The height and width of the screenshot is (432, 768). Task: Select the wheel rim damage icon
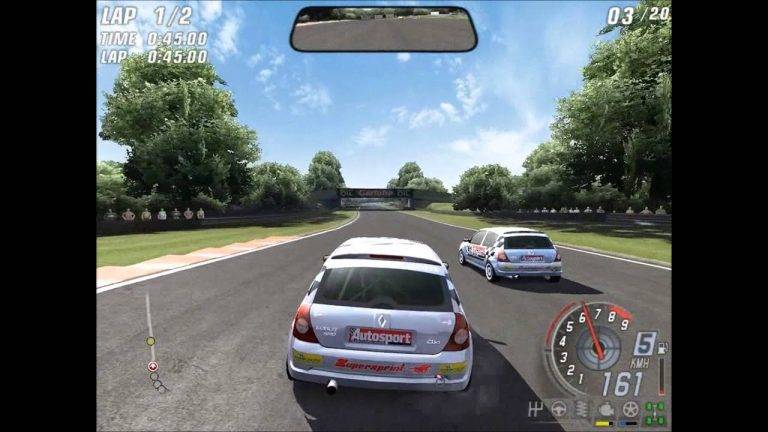coord(630,408)
